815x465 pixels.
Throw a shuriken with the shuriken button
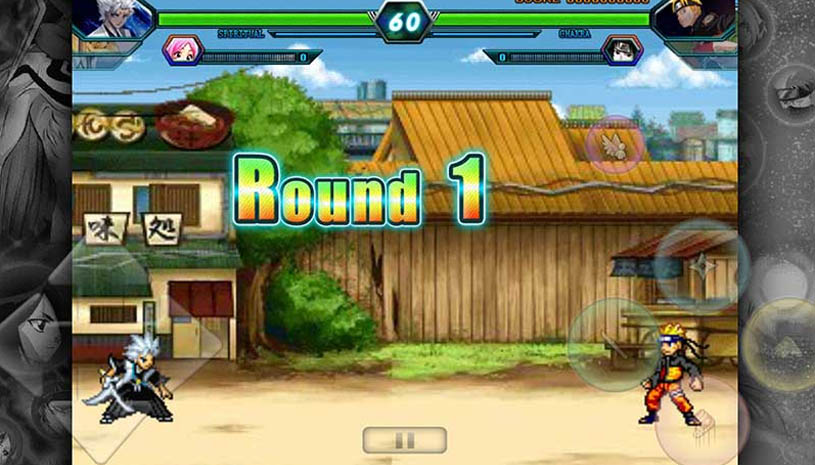702,264
